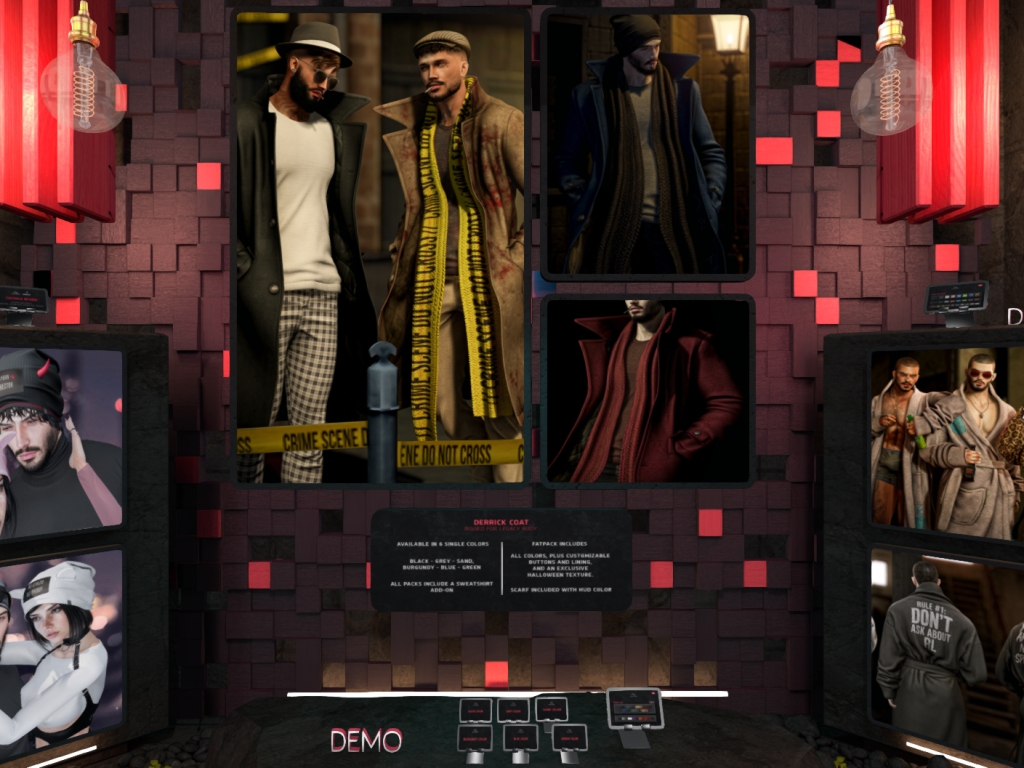Pick the Sand color coat vendor
This screenshot has width=1024, height=768.
click(551, 709)
